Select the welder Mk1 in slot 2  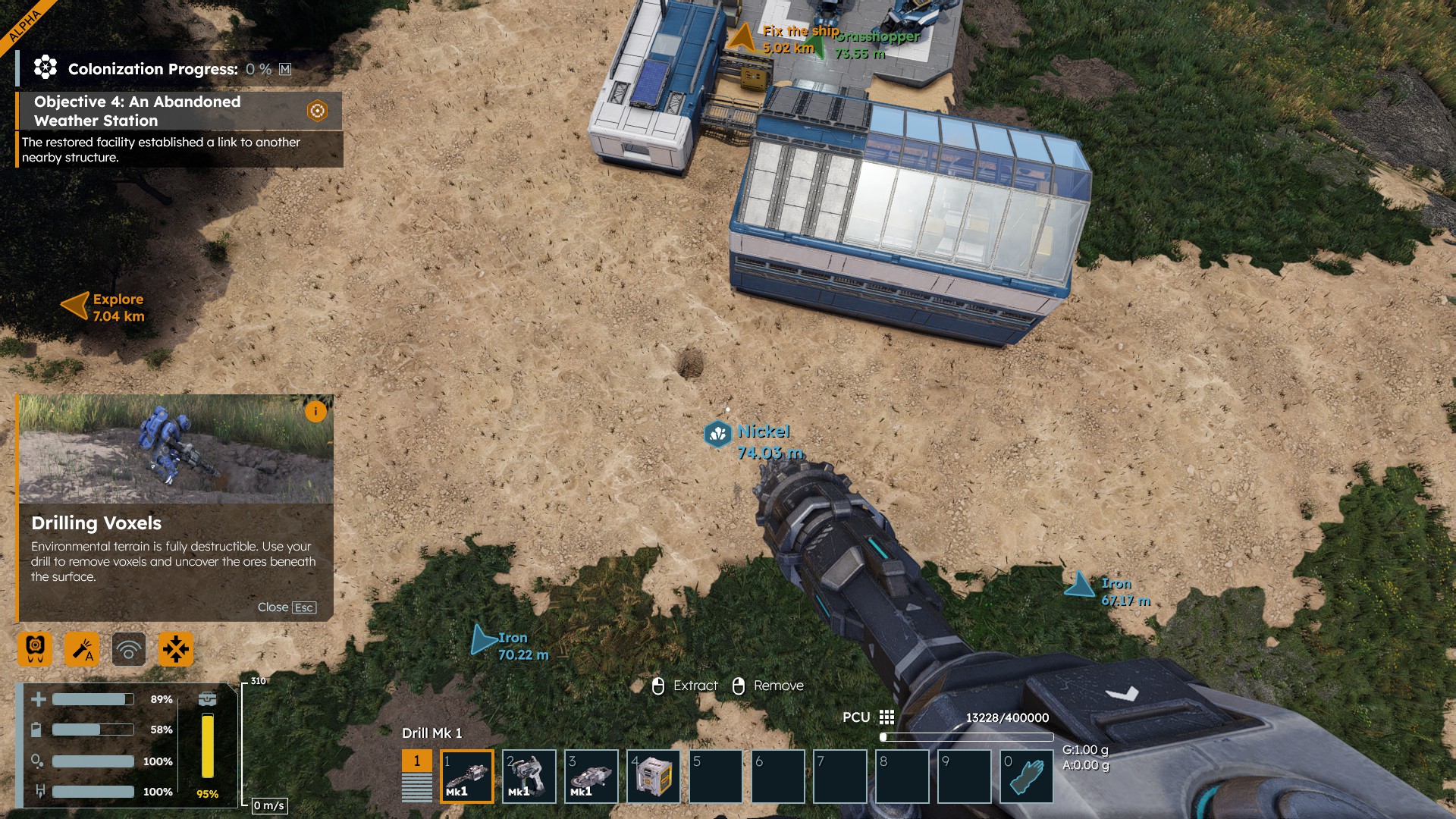pyautogui.click(x=529, y=777)
